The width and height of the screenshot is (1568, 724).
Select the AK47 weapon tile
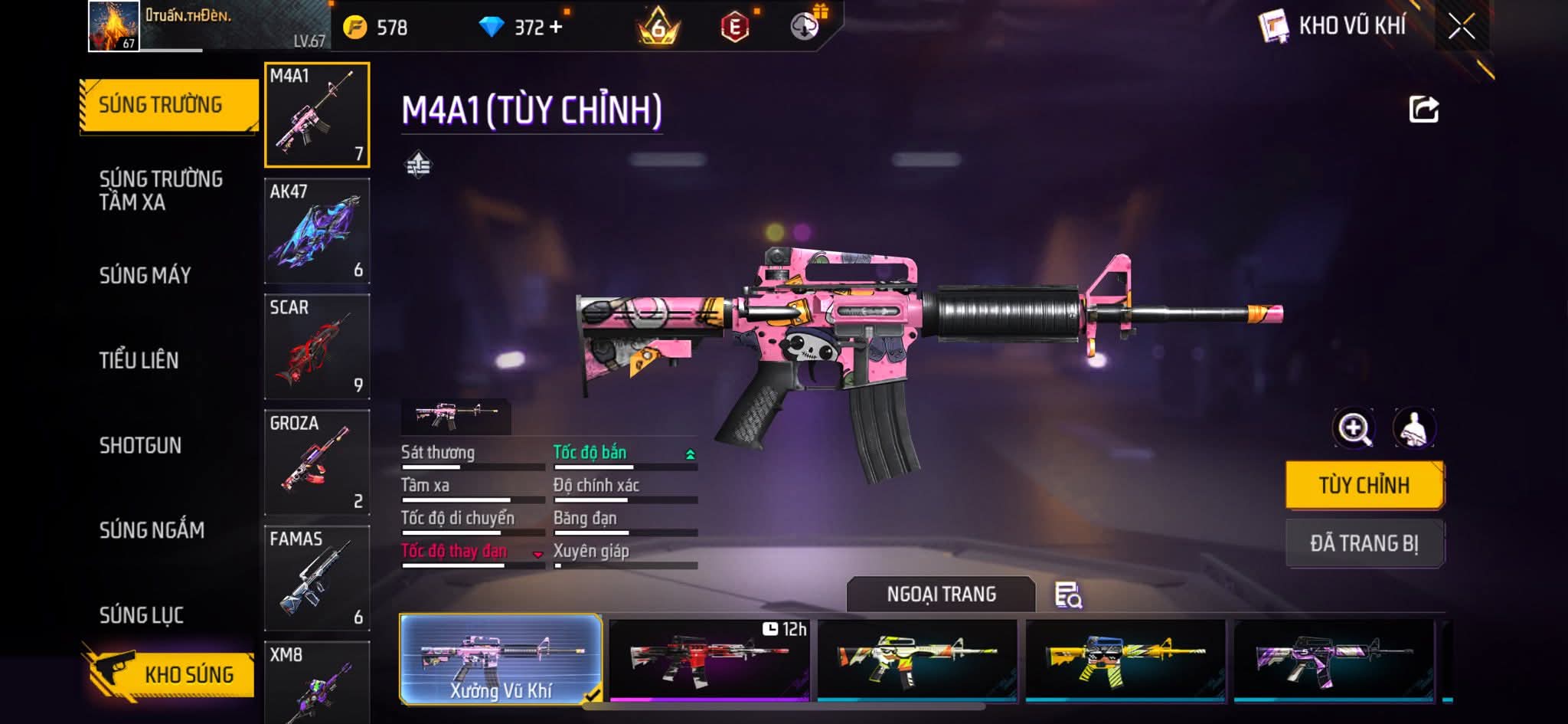pos(317,231)
